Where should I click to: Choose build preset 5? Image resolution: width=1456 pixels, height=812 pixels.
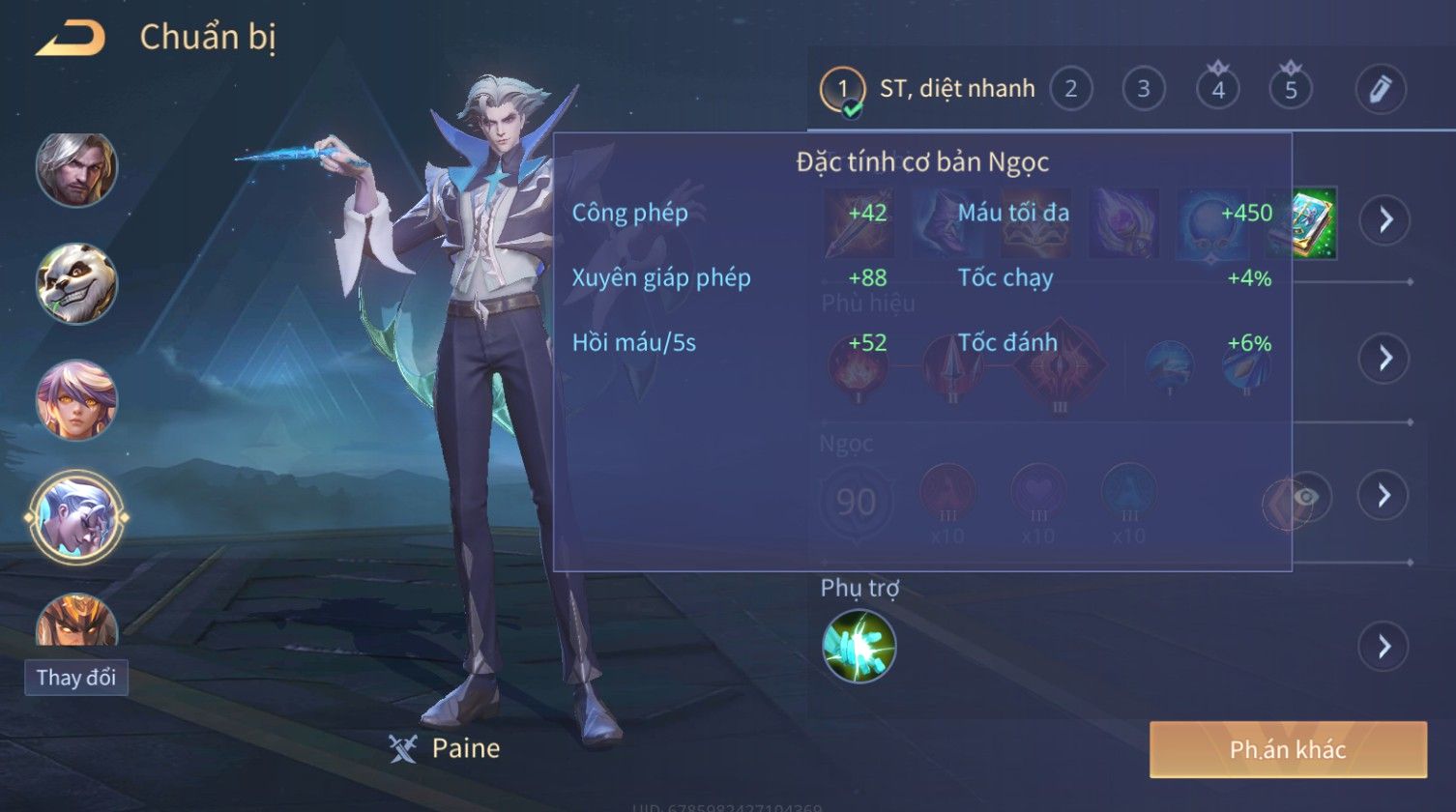(1291, 90)
